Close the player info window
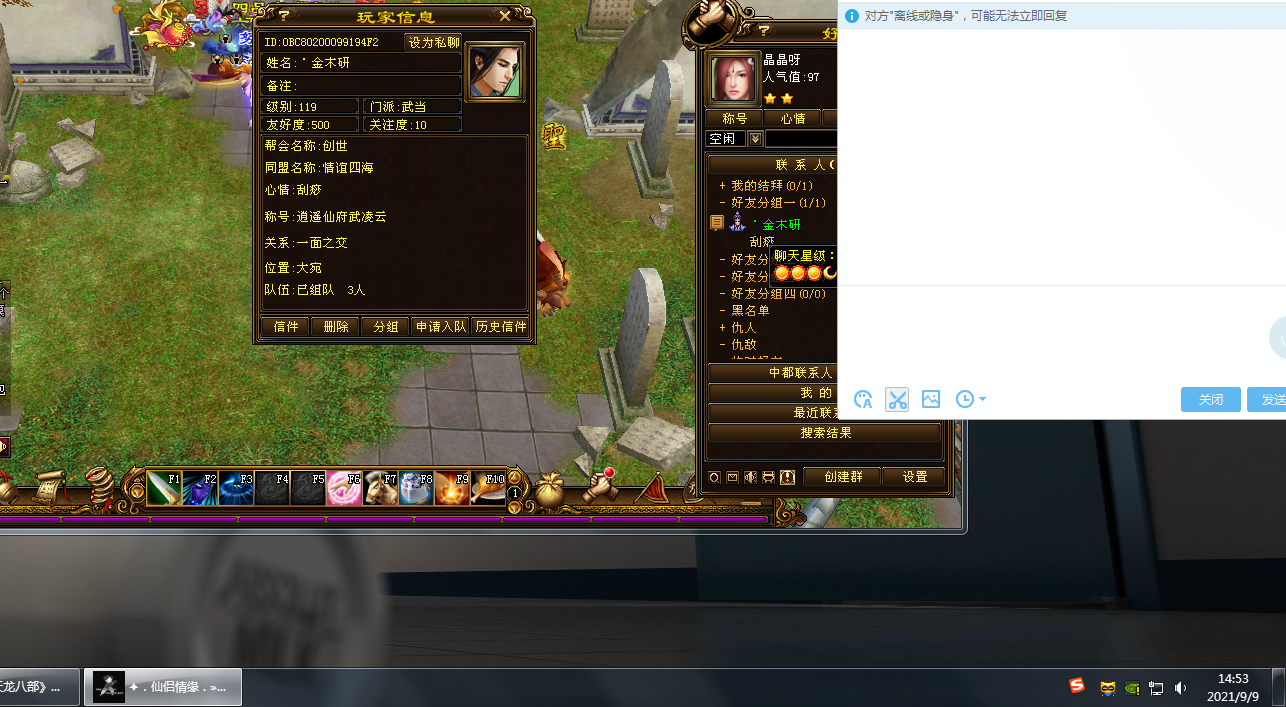This screenshot has height=707, width=1286. 505,16
